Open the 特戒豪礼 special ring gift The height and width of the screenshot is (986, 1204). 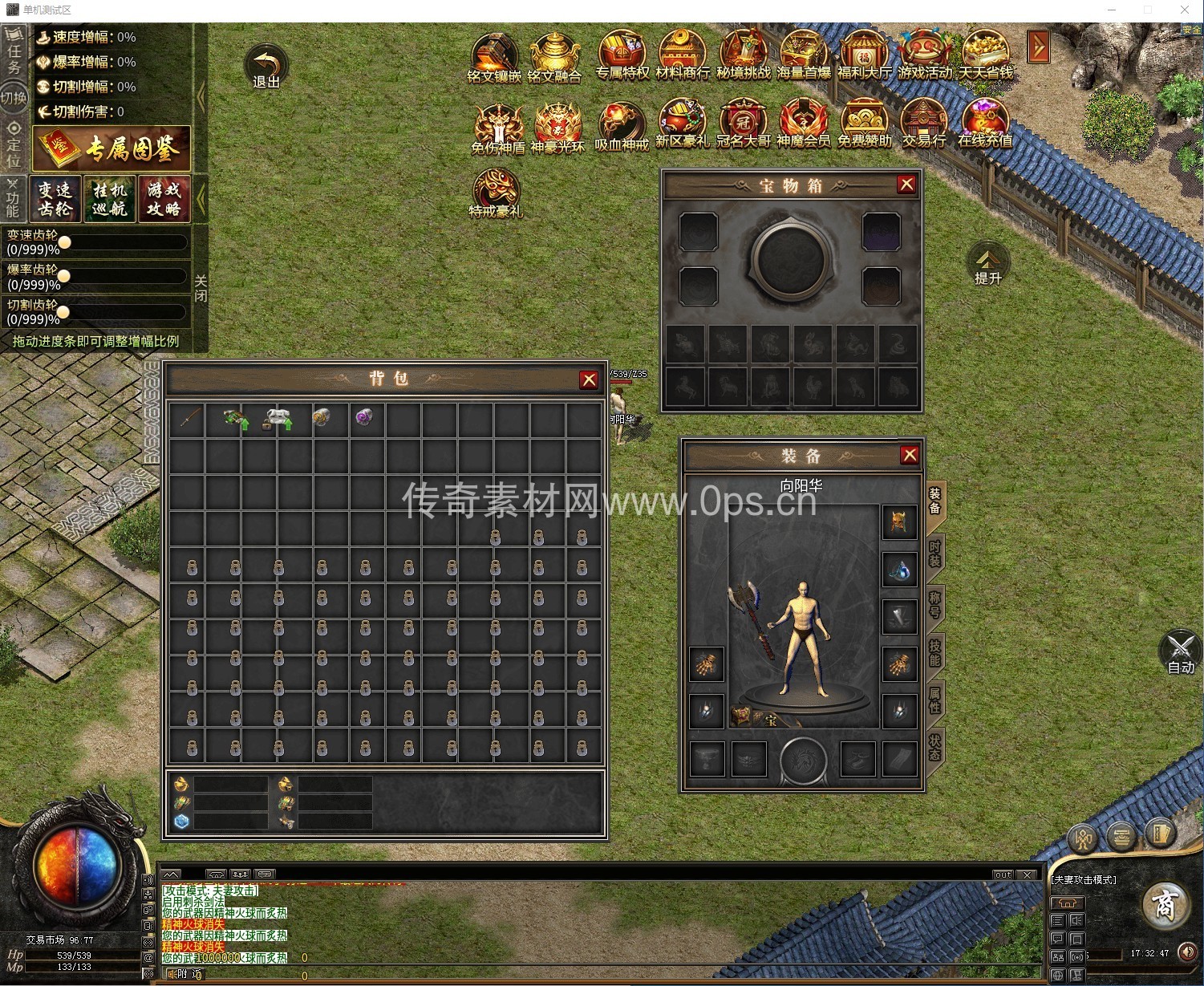click(x=496, y=193)
